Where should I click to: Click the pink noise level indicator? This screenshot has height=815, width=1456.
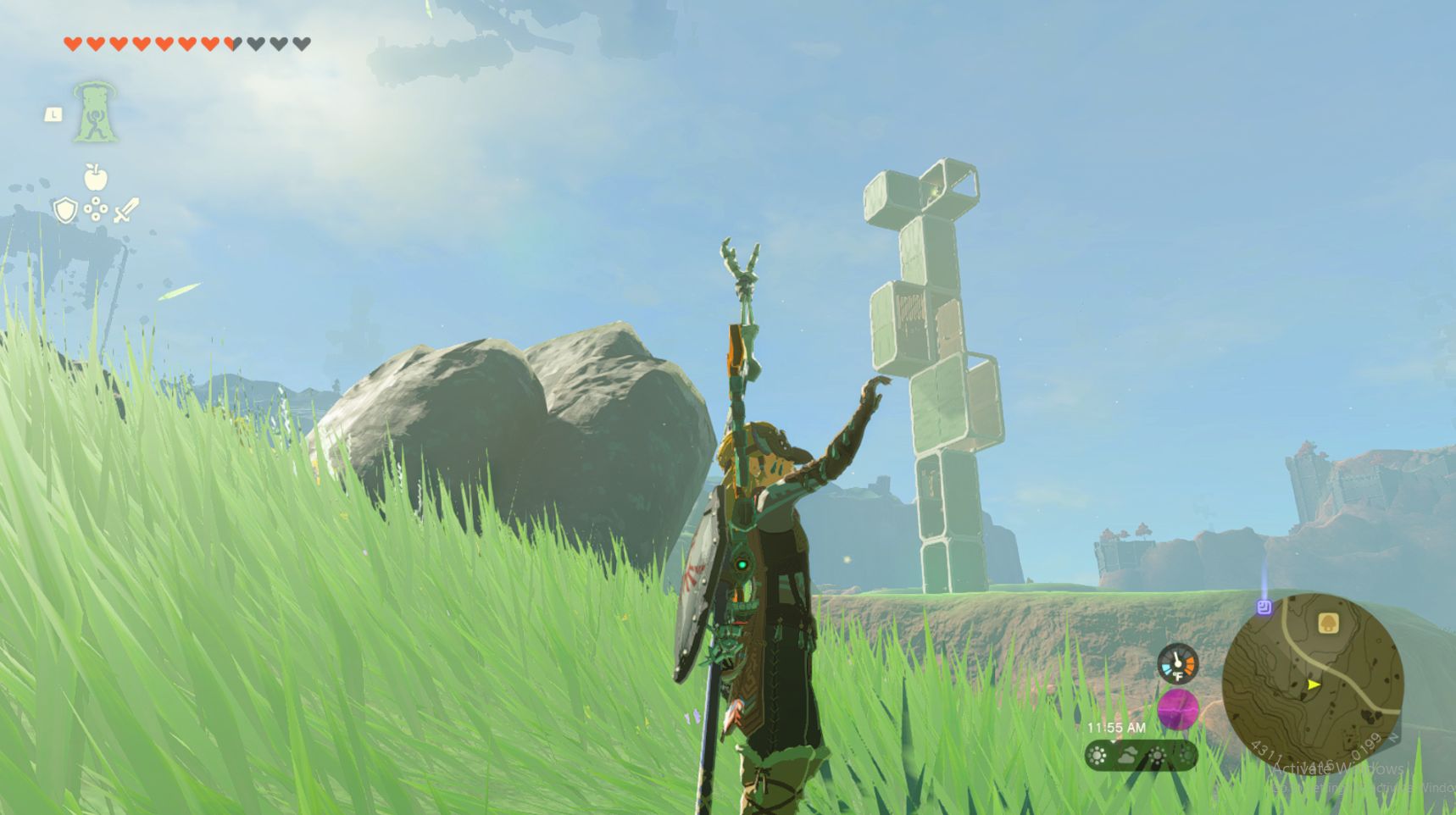pos(1179,710)
